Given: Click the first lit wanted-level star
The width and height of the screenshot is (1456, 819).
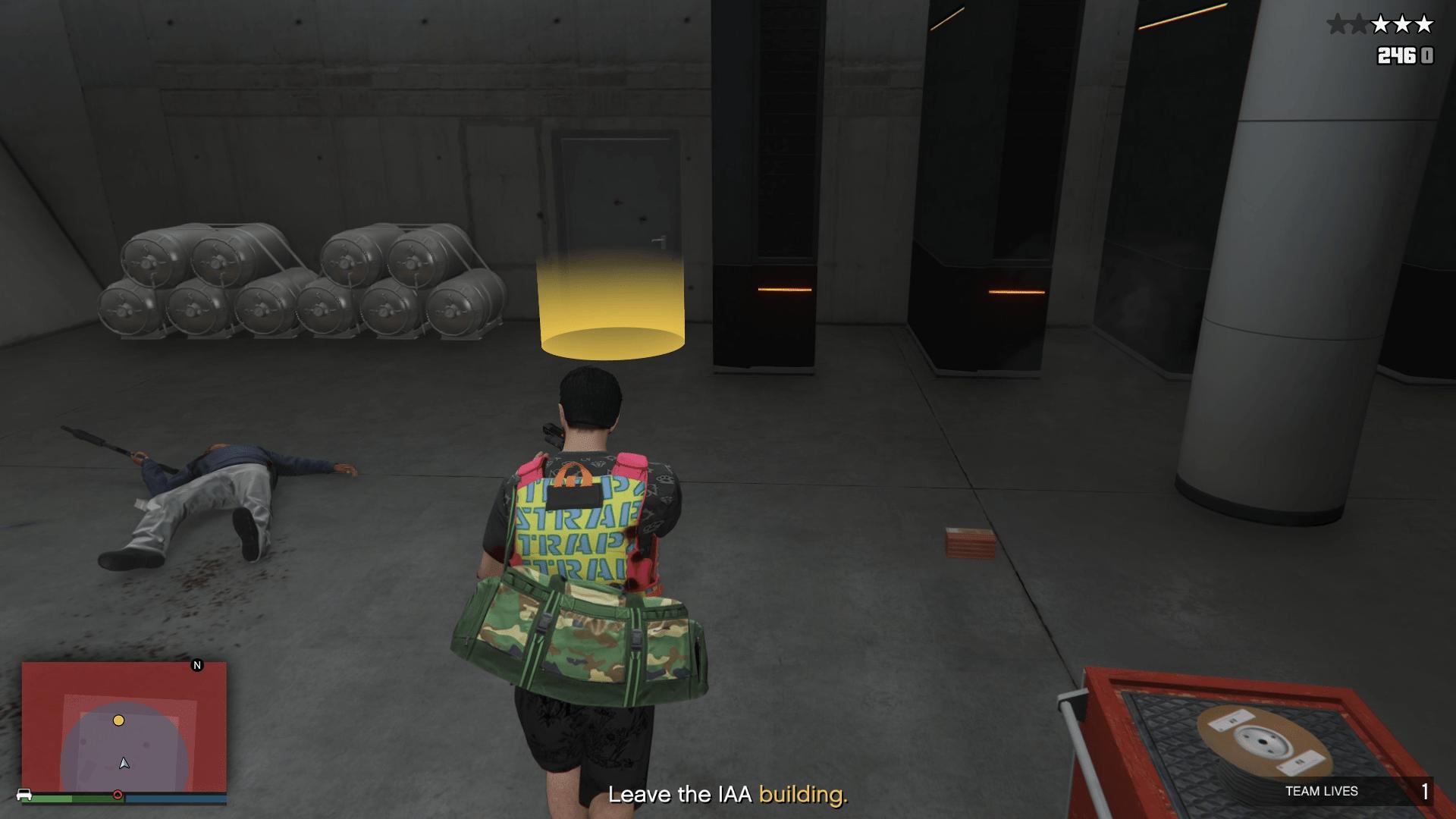Looking at the screenshot, I should coord(1381,24).
